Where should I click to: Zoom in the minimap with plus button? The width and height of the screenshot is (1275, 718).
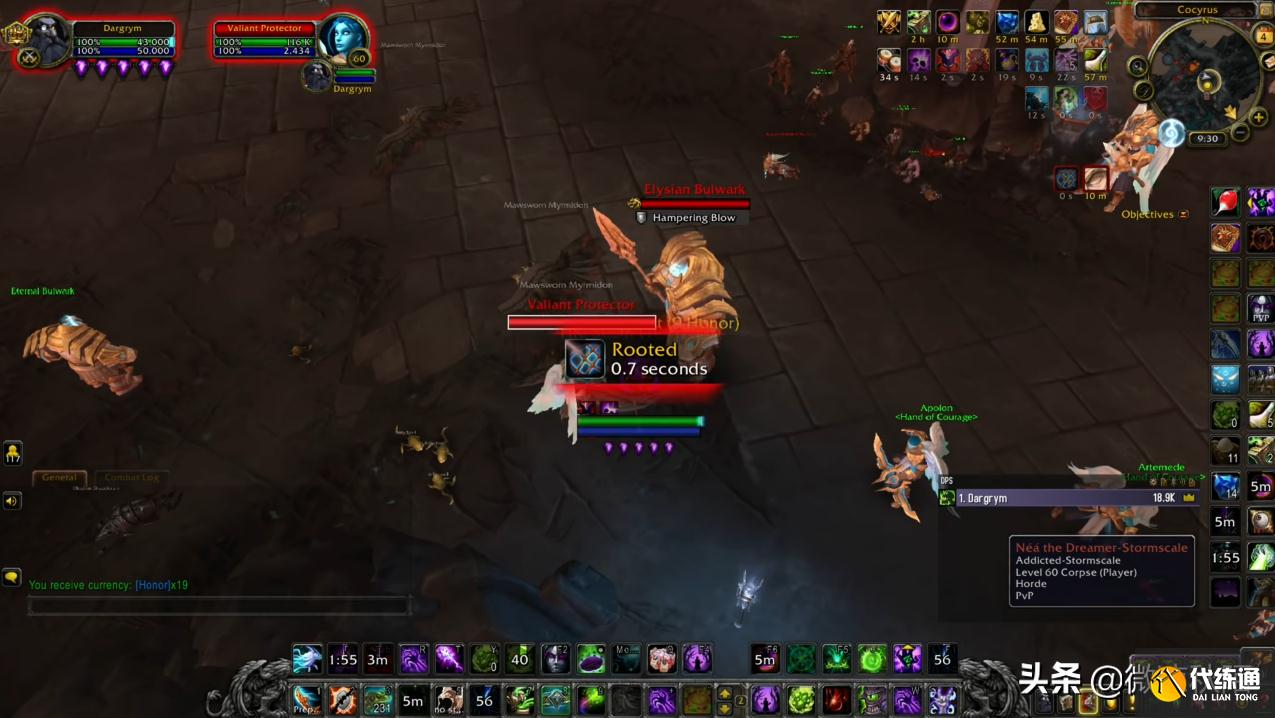coord(1258,118)
